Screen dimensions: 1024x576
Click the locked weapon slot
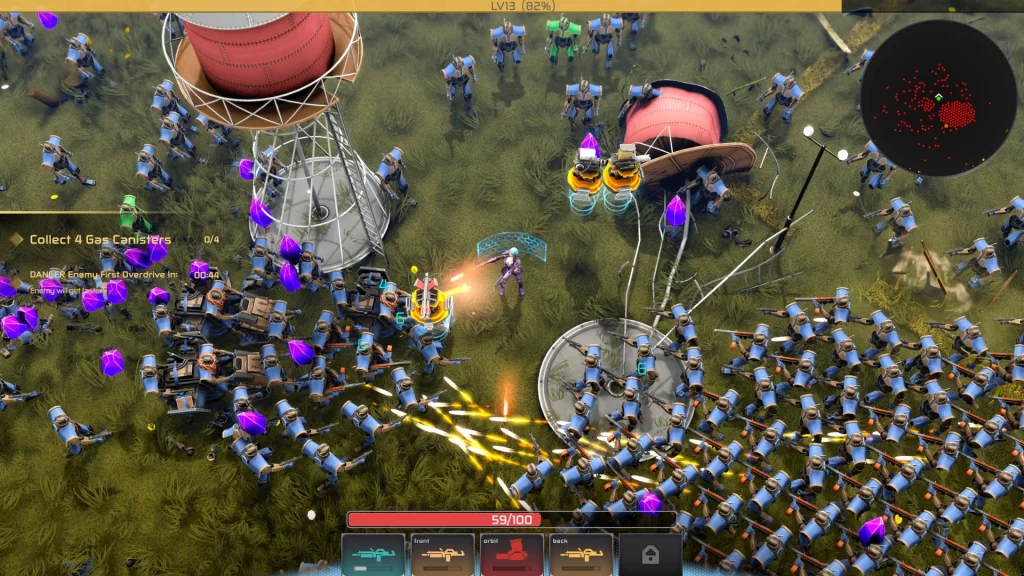tap(650, 554)
